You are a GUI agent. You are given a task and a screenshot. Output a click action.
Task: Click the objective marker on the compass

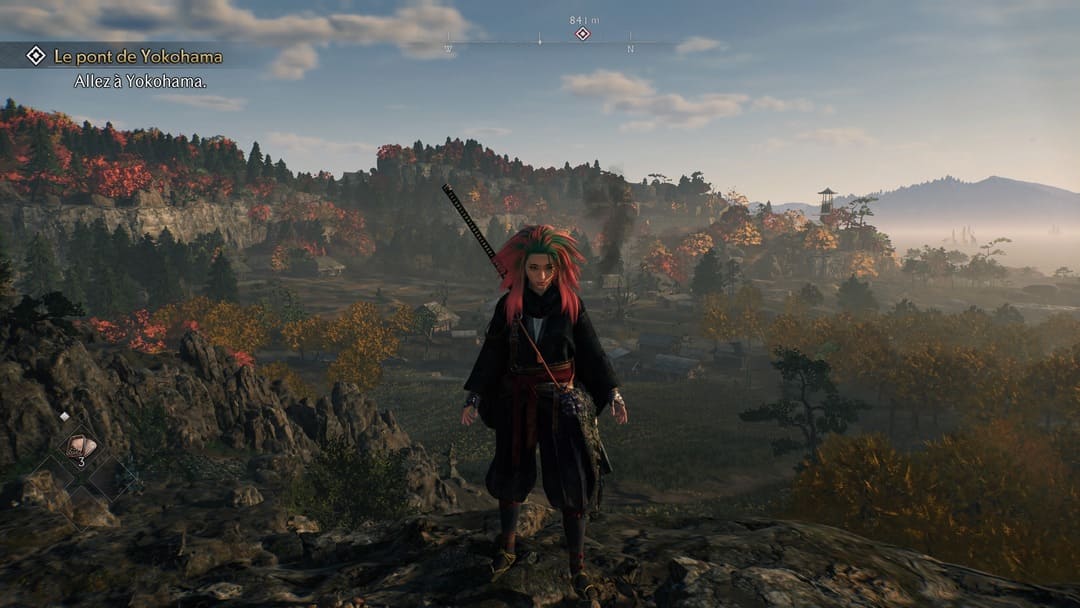point(583,34)
